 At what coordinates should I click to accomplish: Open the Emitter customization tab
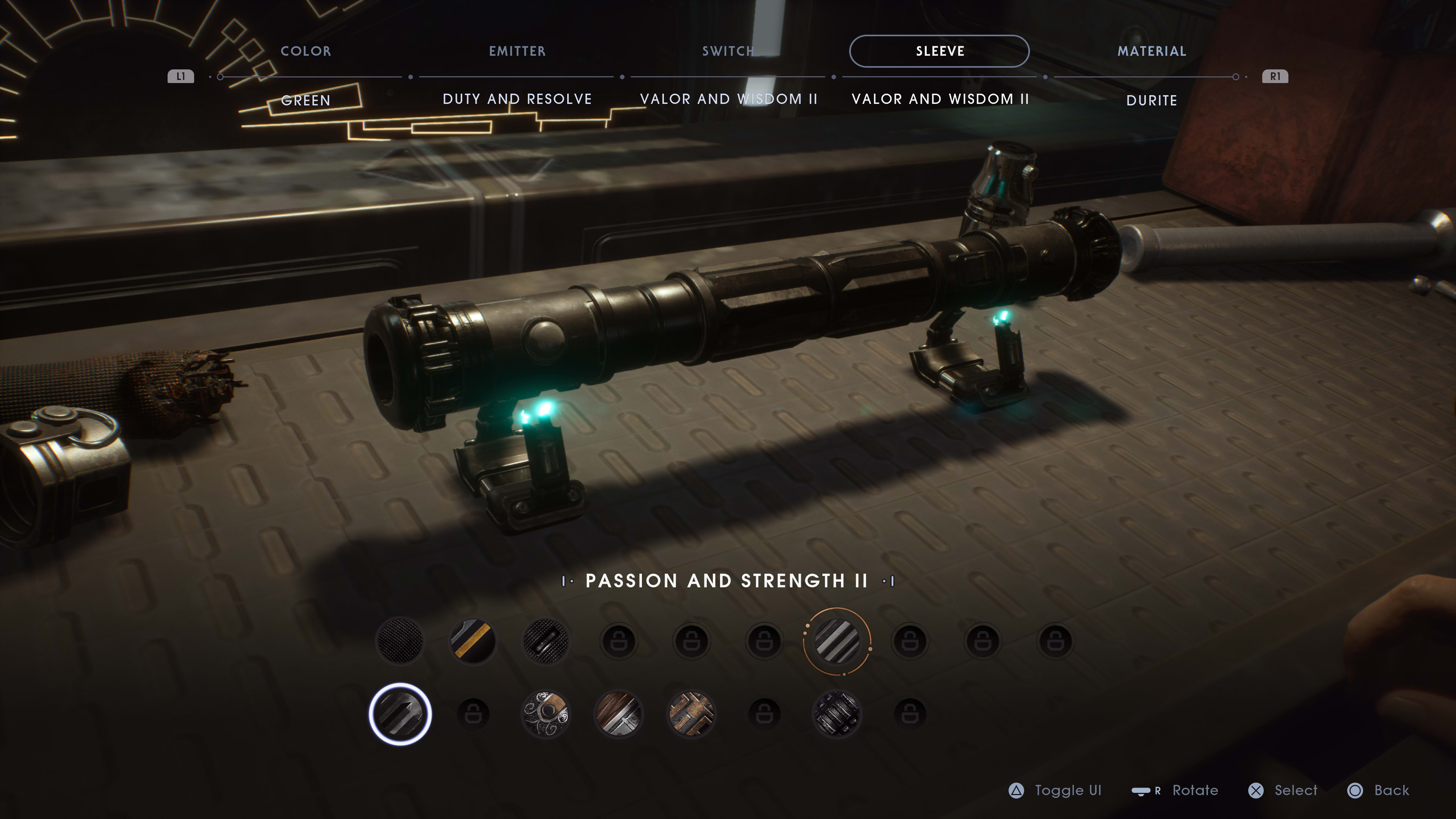(517, 52)
